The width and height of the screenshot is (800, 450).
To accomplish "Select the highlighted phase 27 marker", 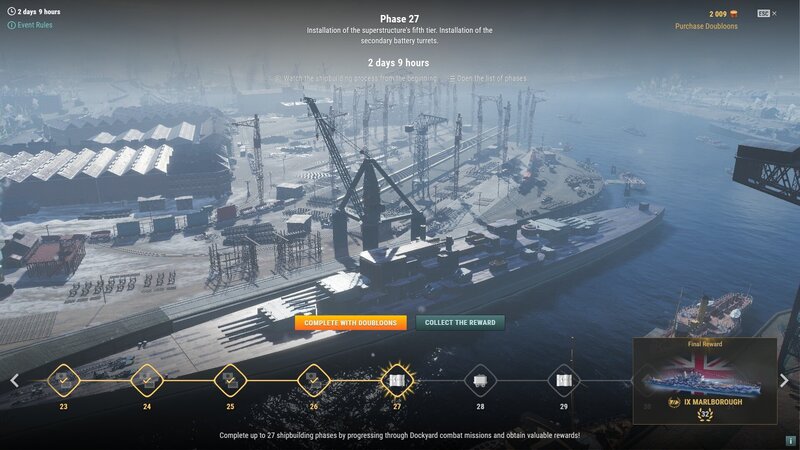I will [397, 380].
